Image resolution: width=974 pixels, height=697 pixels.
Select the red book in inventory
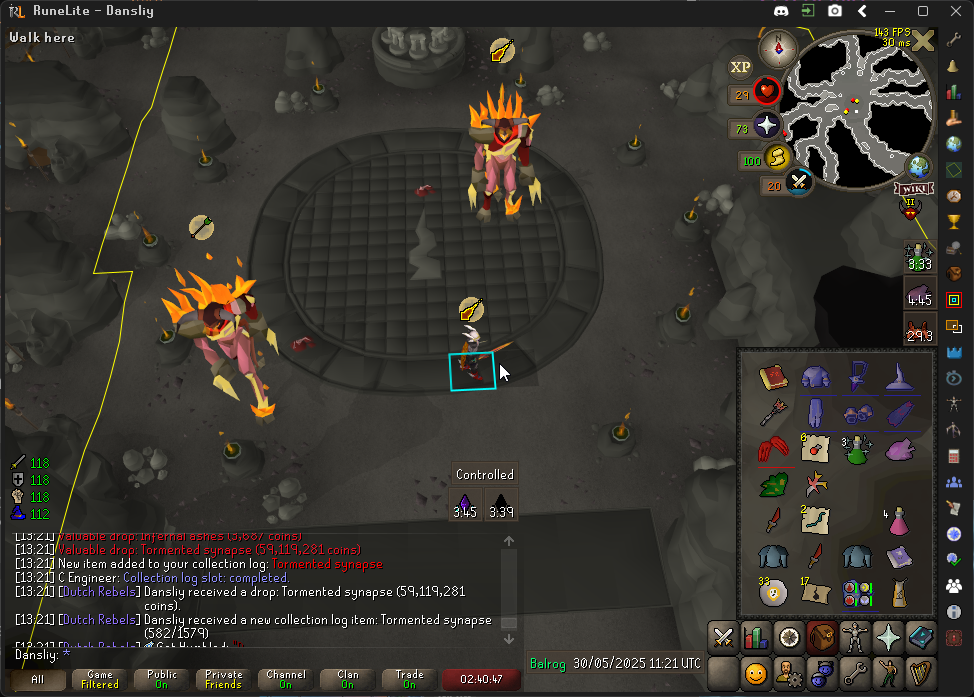(772, 377)
